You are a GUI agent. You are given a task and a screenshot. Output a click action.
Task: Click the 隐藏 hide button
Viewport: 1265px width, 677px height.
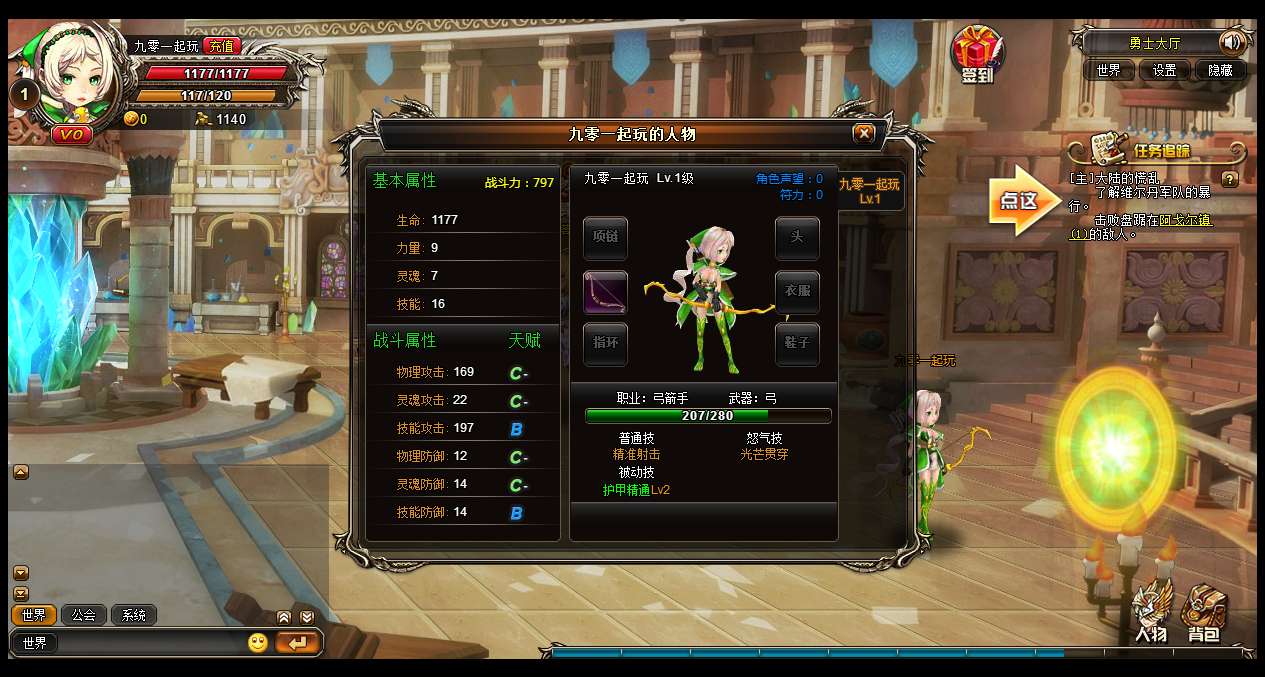coord(1220,70)
